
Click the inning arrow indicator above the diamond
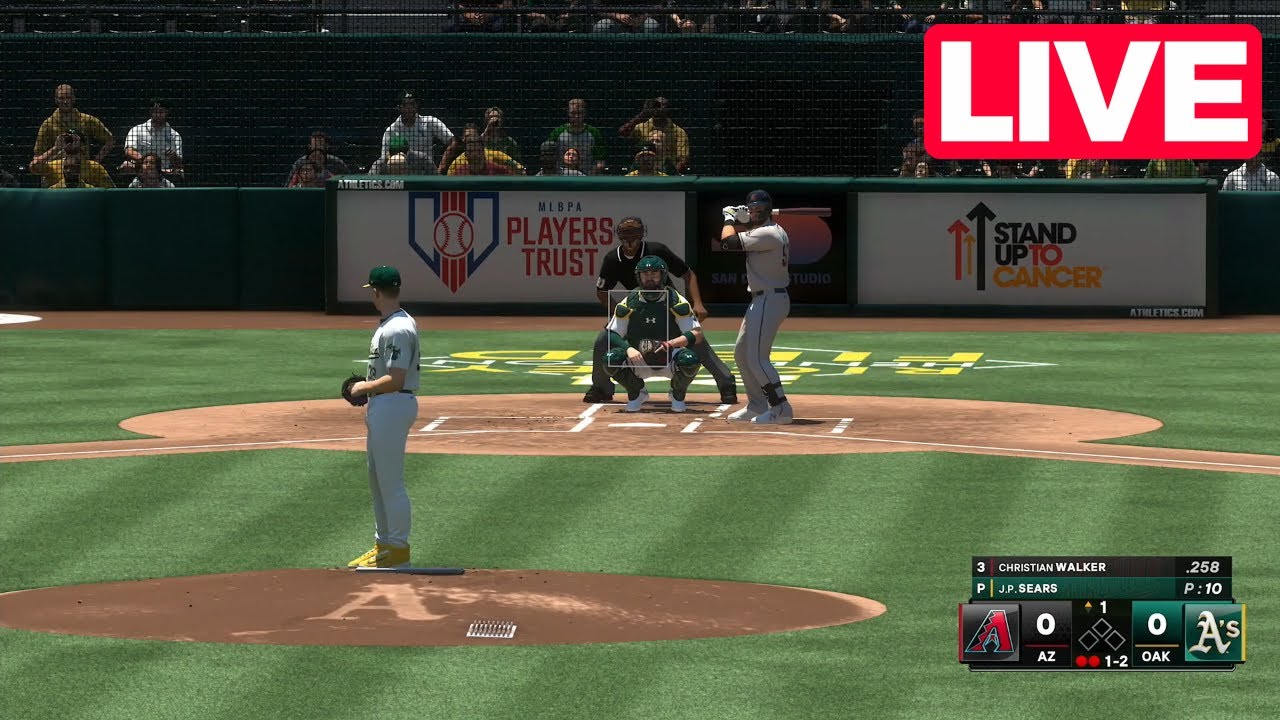pyautogui.click(x=1088, y=604)
